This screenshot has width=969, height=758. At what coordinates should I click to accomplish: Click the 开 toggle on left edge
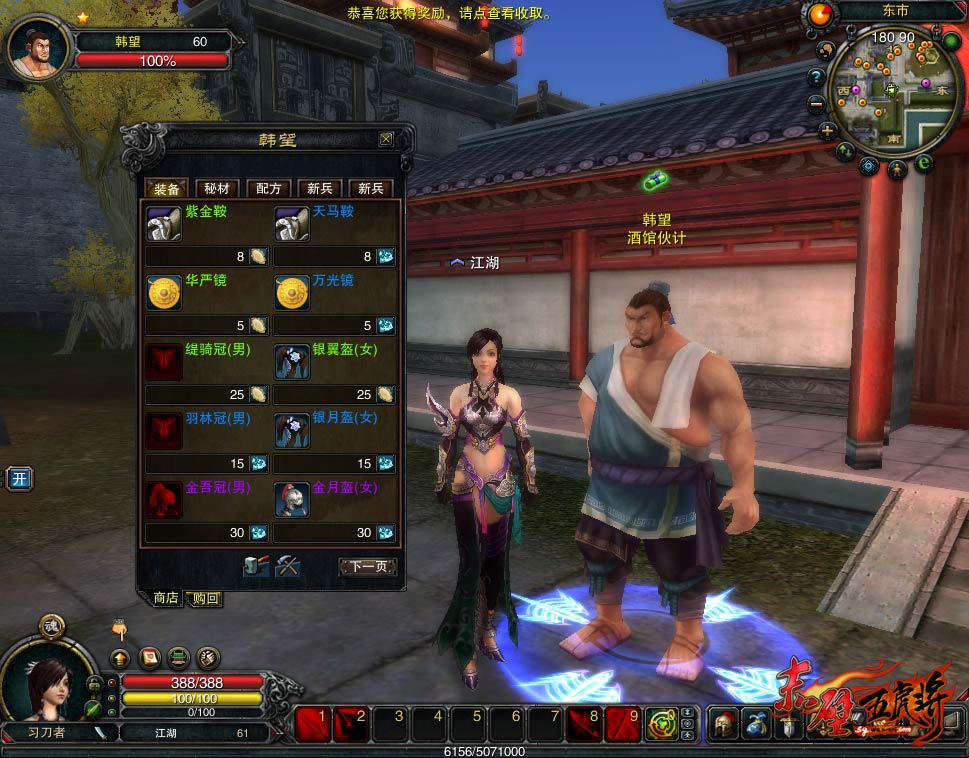coord(18,479)
